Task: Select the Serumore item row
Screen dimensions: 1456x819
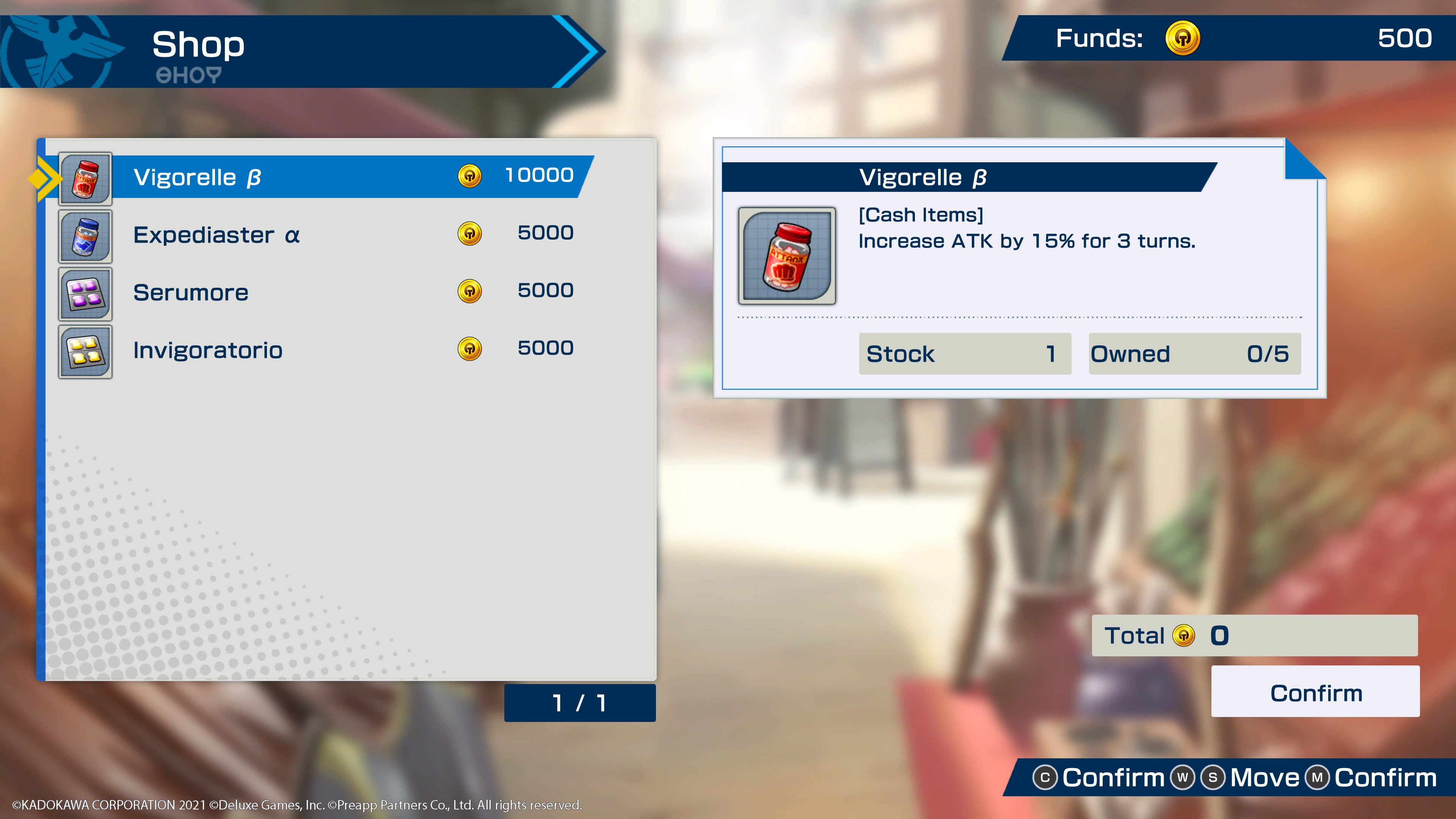Action: pos(350,292)
